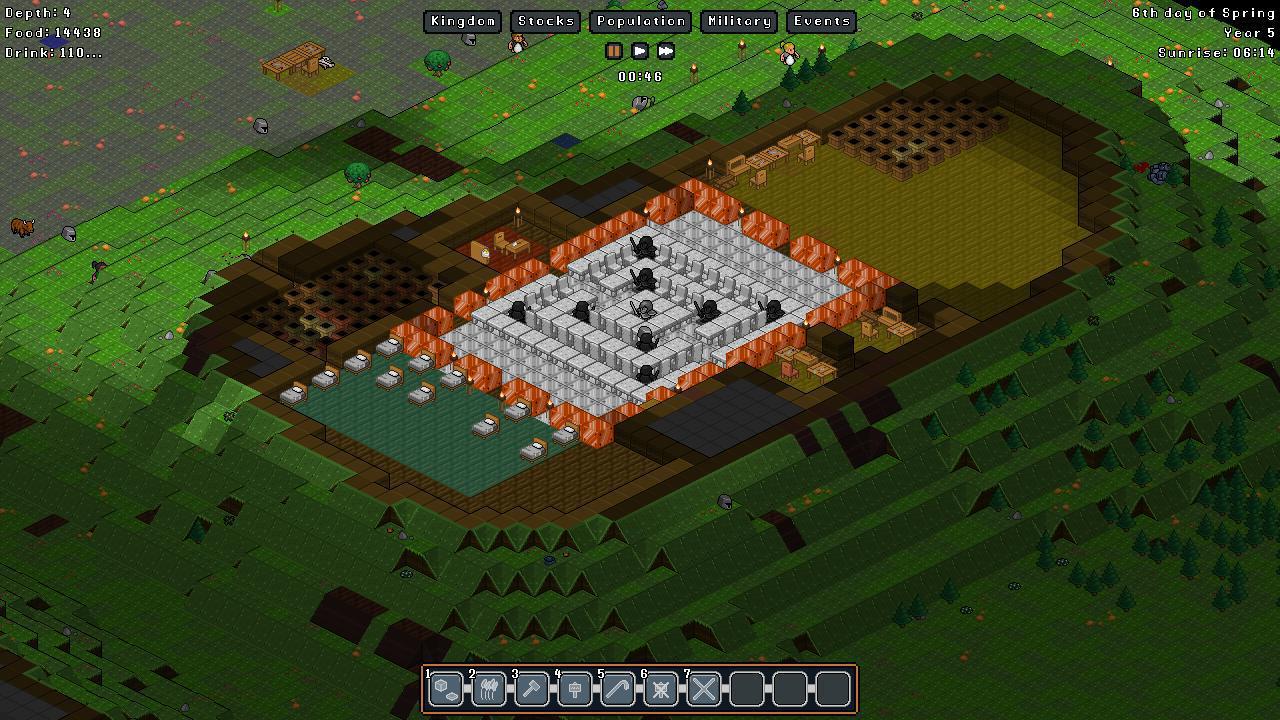Click the 00:46 clock display

click(640, 74)
